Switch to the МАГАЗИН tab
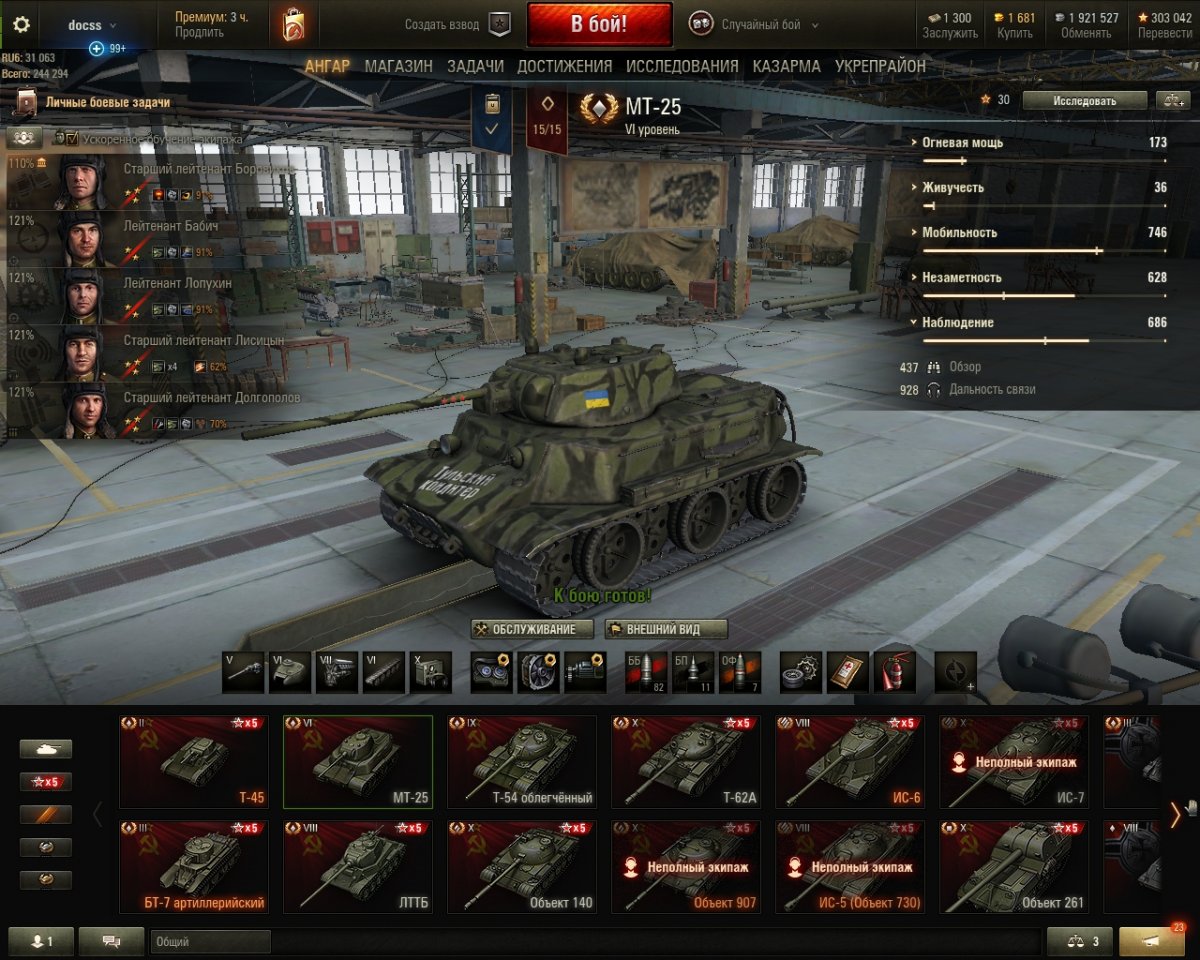The image size is (1200, 960). pyautogui.click(x=398, y=66)
